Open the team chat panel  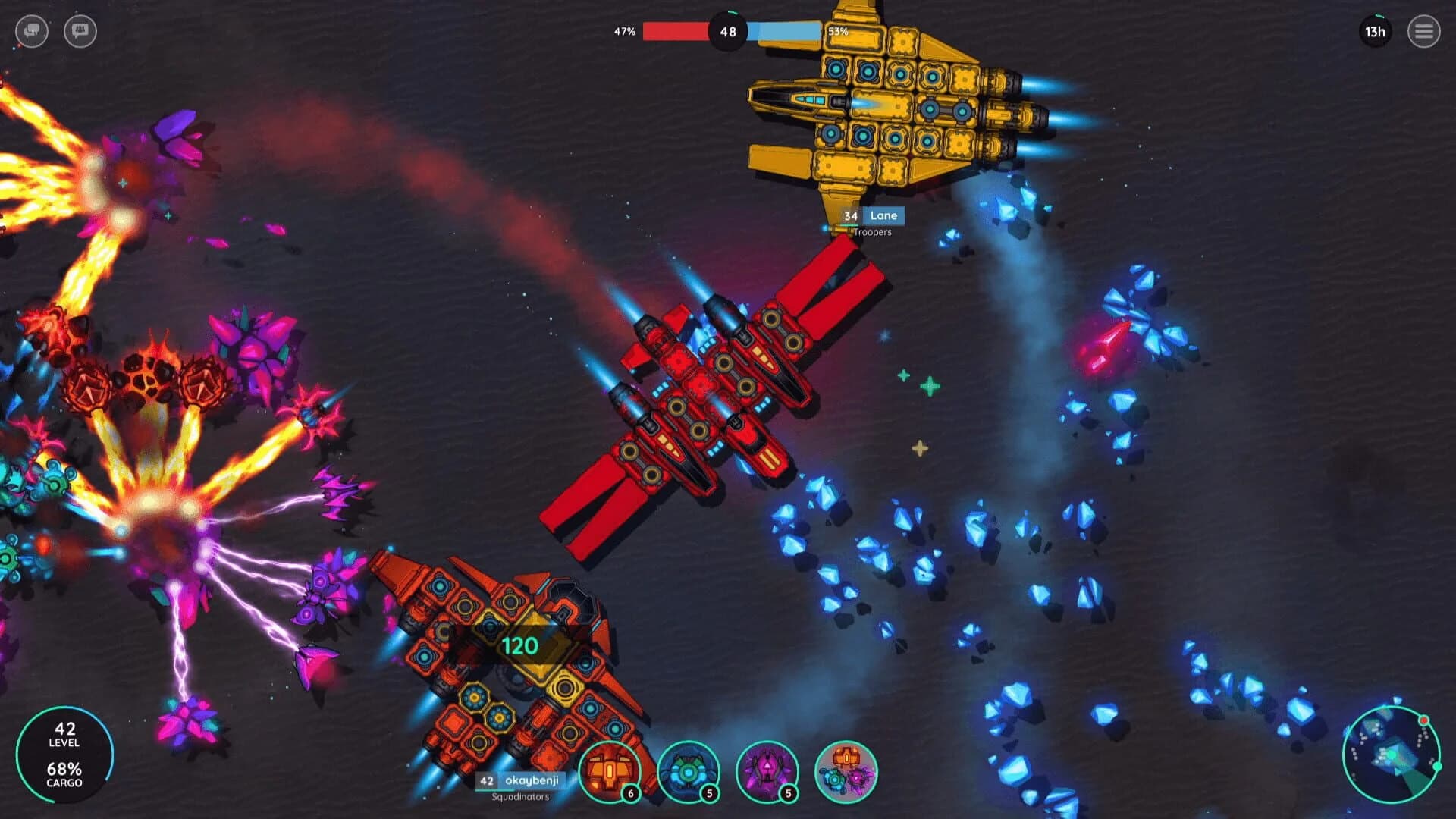[x=80, y=32]
